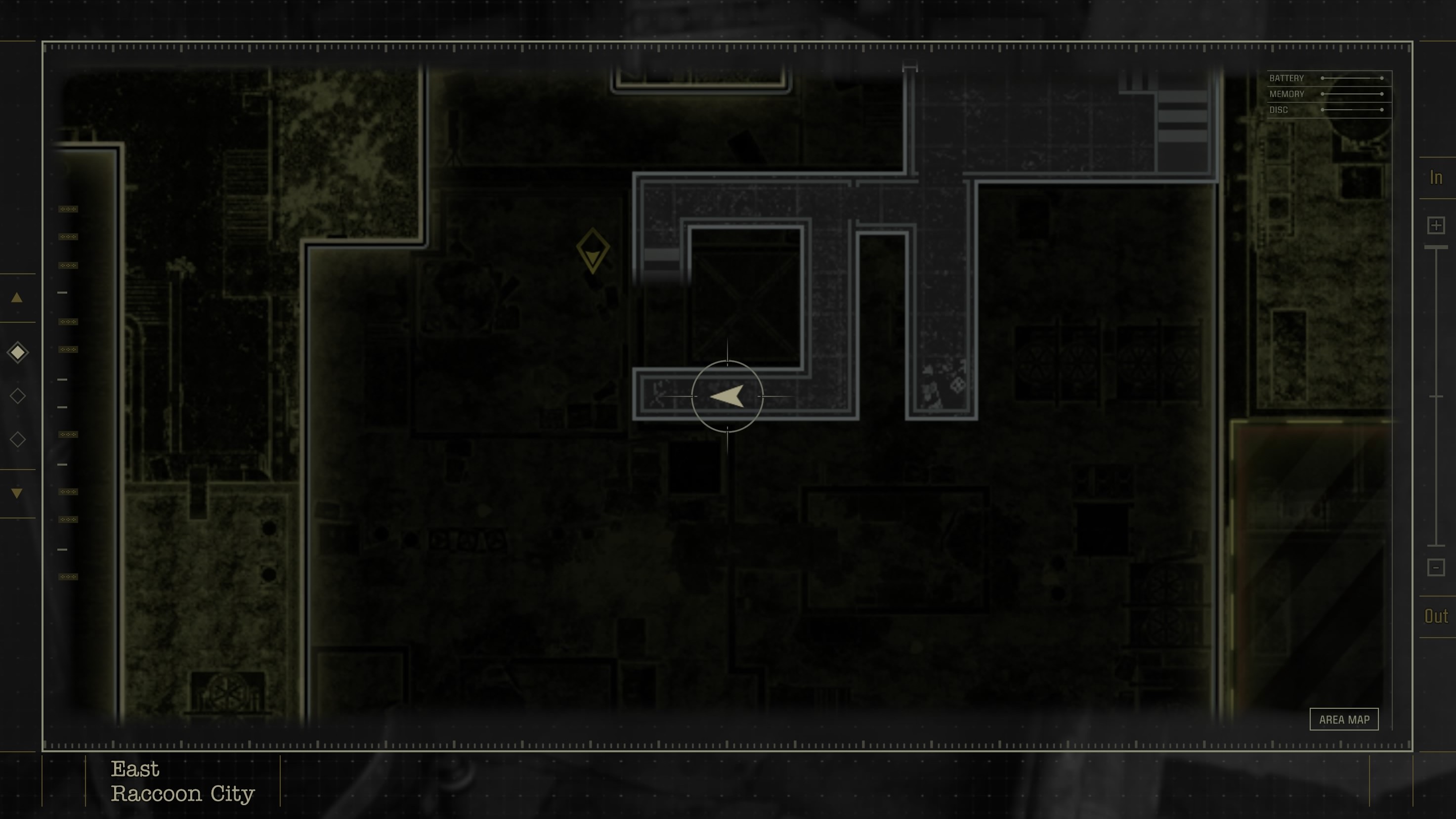Click the In zoom label
Viewport: 1456px width, 819px height.
[x=1436, y=177]
